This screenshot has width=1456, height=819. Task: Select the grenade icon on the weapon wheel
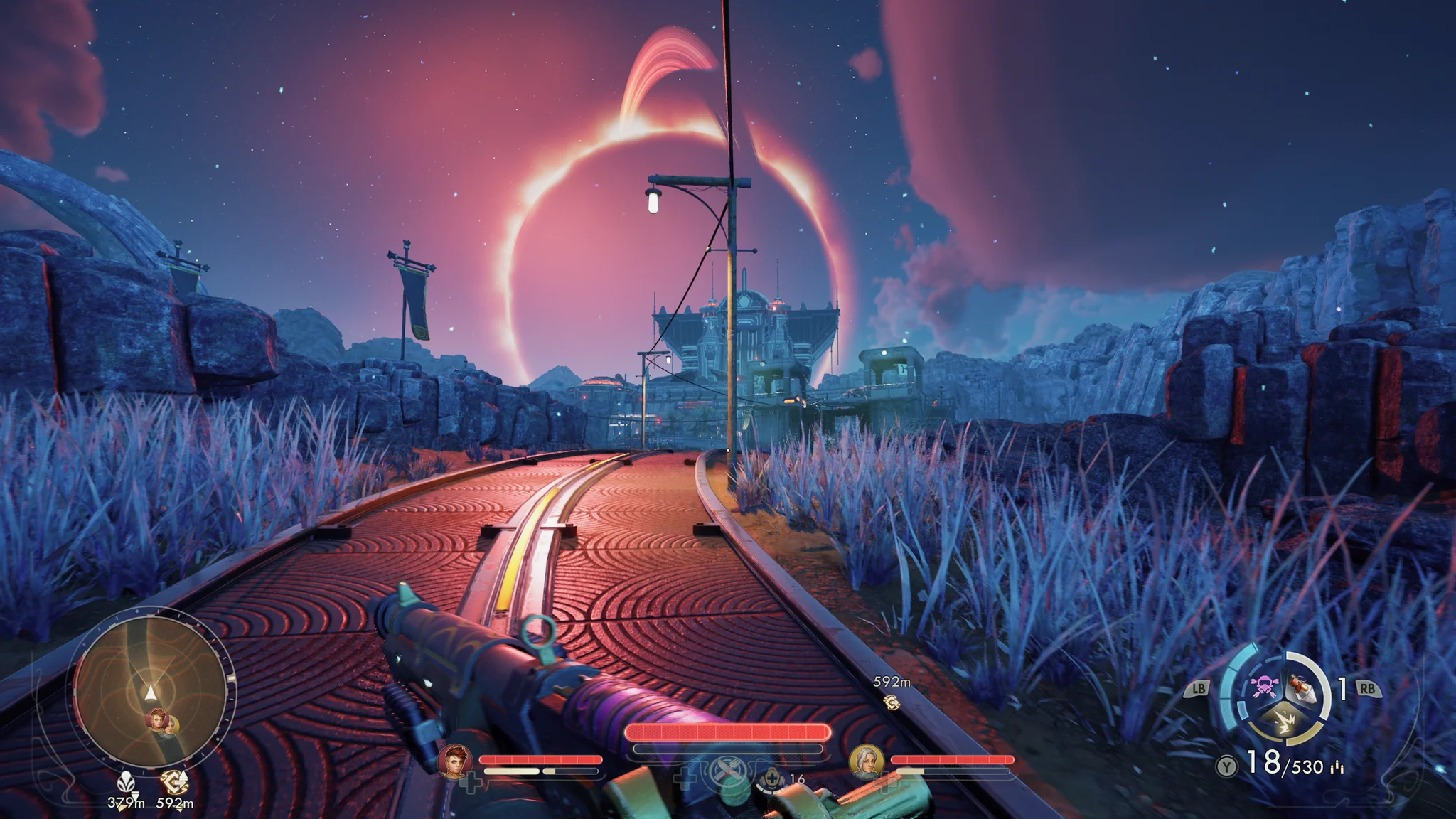point(1302,690)
